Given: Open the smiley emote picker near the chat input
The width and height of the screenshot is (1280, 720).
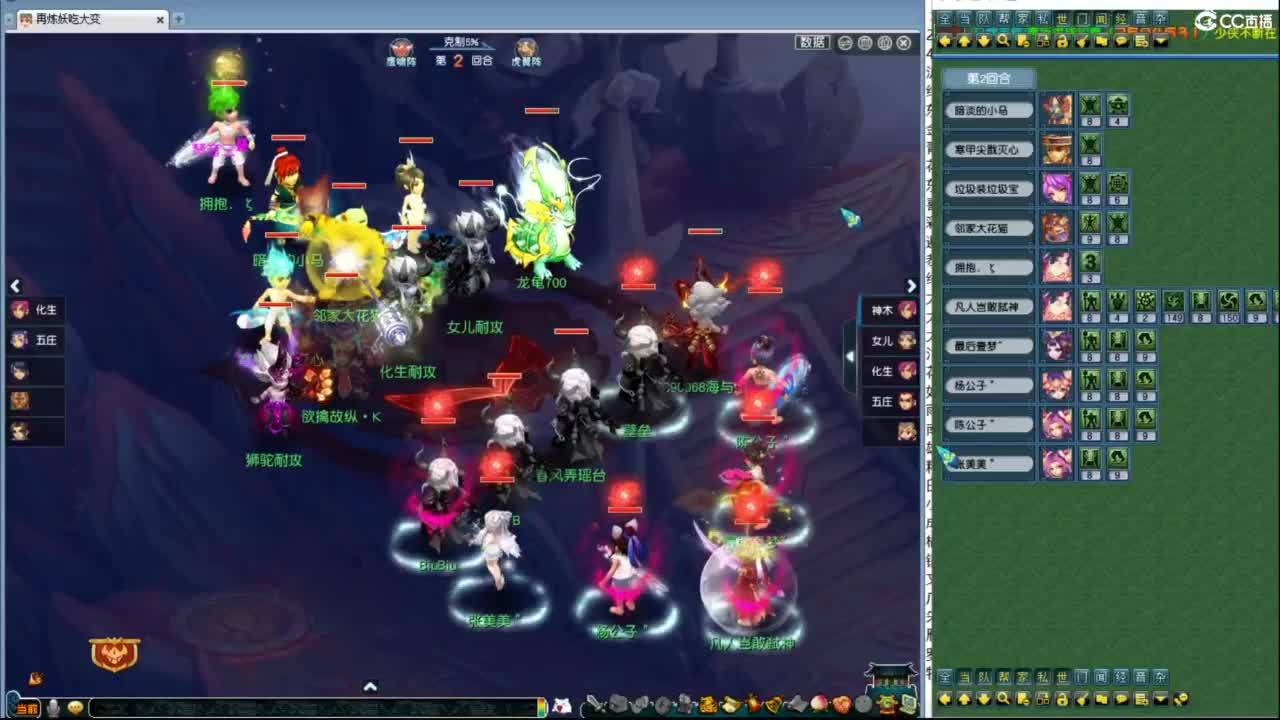Looking at the screenshot, I should tap(75, 707).
